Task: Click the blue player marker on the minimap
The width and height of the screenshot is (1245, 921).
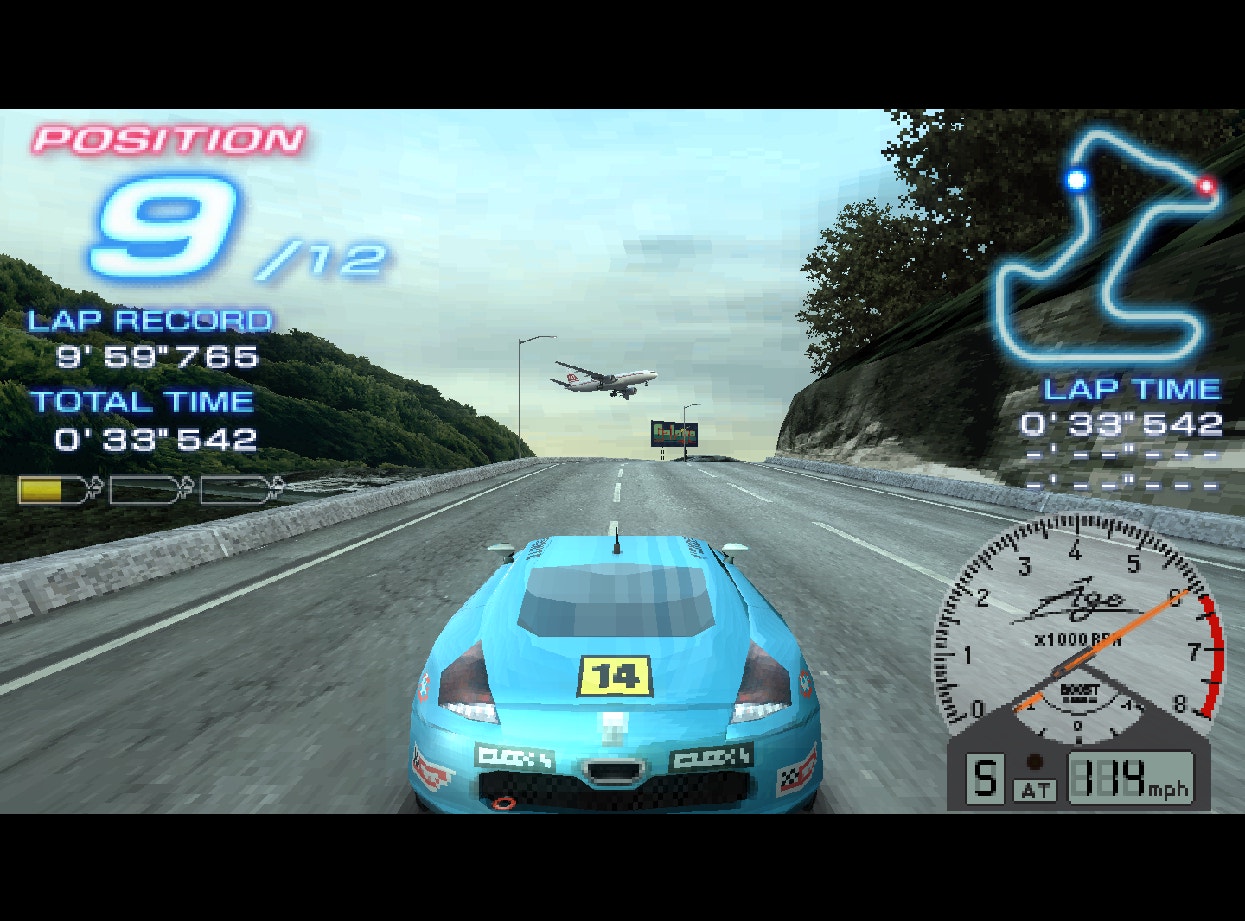Action: coord(1077,180)
